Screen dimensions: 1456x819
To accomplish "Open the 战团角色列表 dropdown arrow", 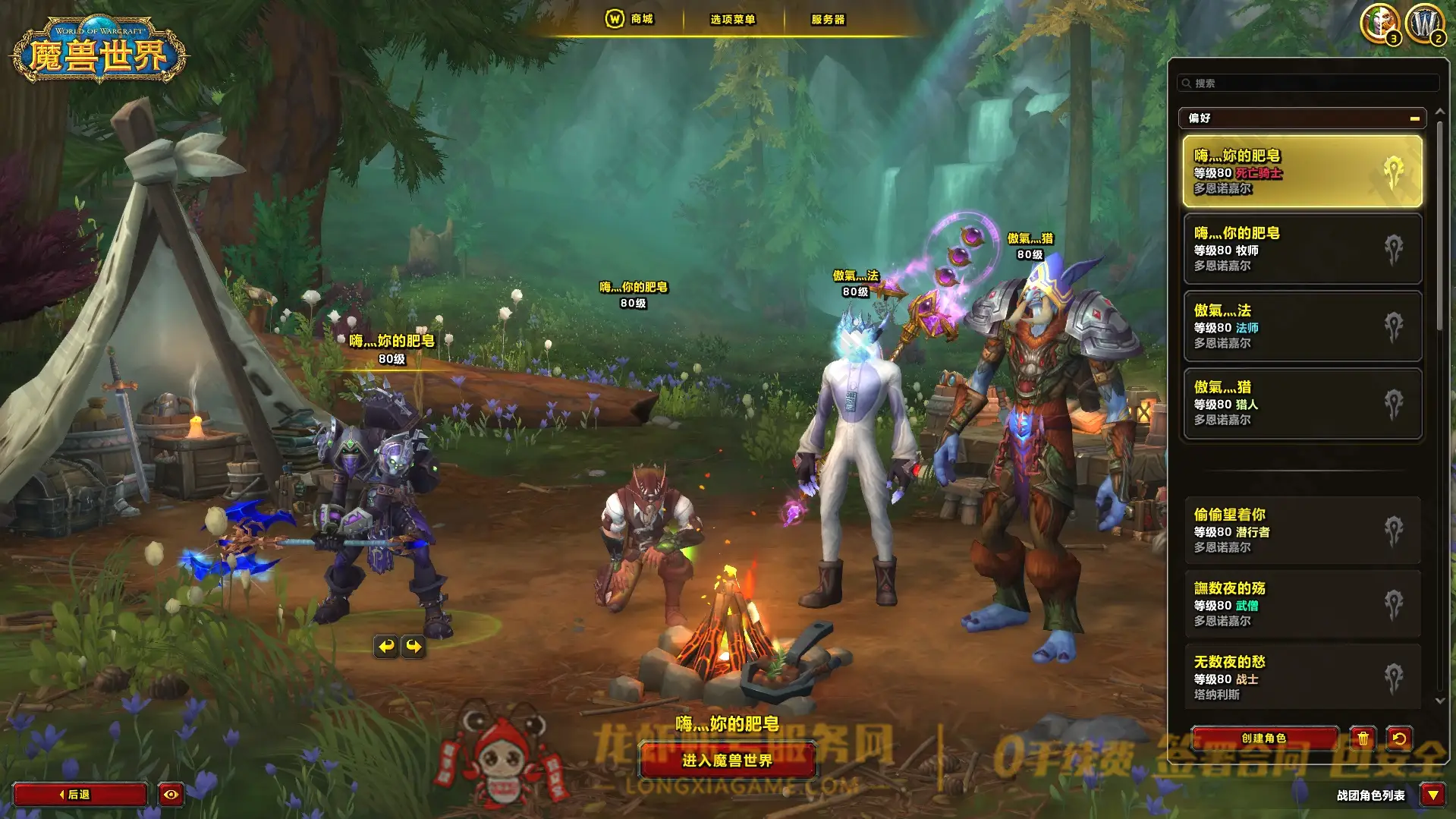I will [1432, 795].
